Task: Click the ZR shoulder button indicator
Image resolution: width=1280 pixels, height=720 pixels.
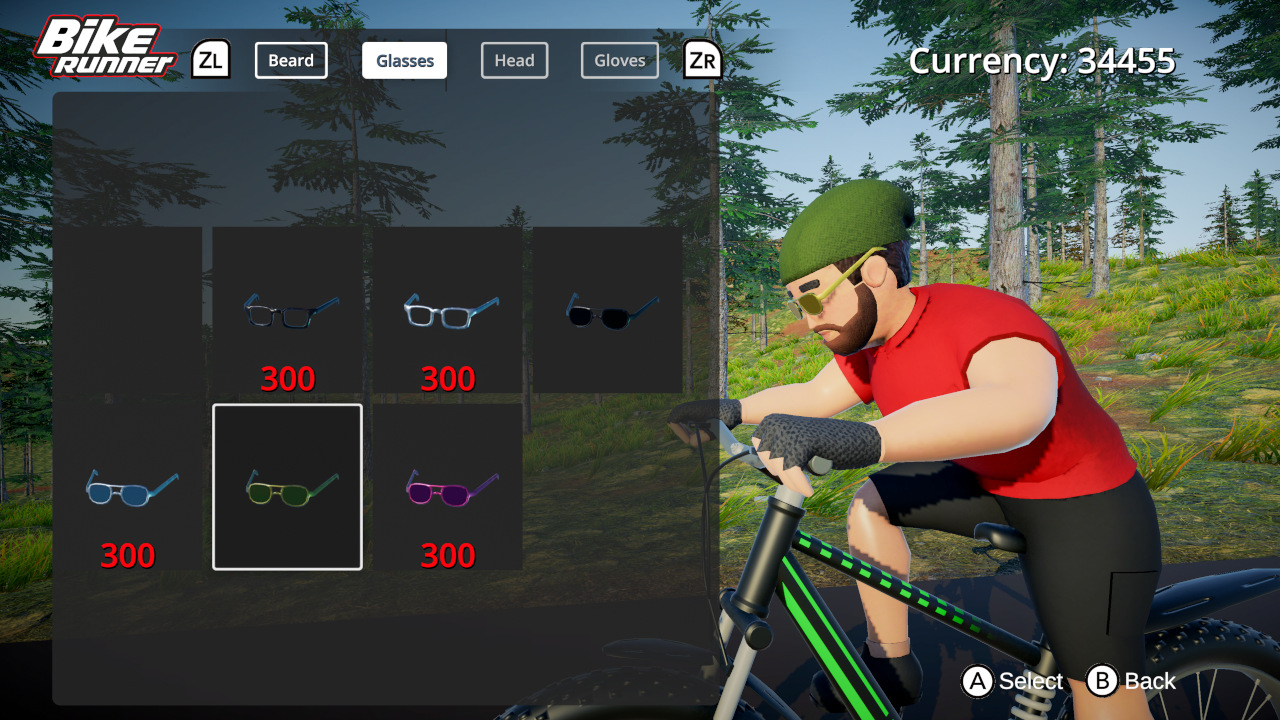Action: click(x=702, y=60)
